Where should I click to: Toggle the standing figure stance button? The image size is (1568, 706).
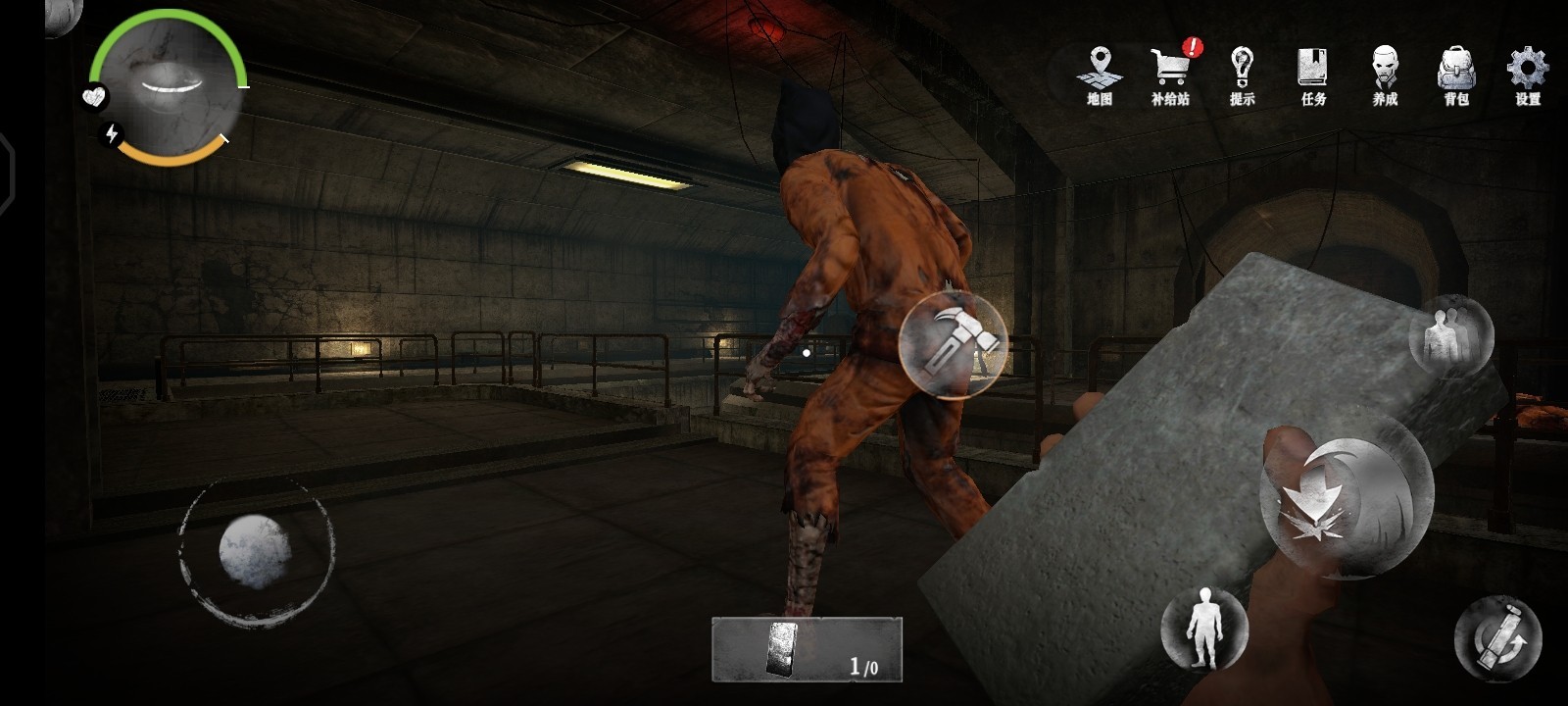[x=1203, y=628]
